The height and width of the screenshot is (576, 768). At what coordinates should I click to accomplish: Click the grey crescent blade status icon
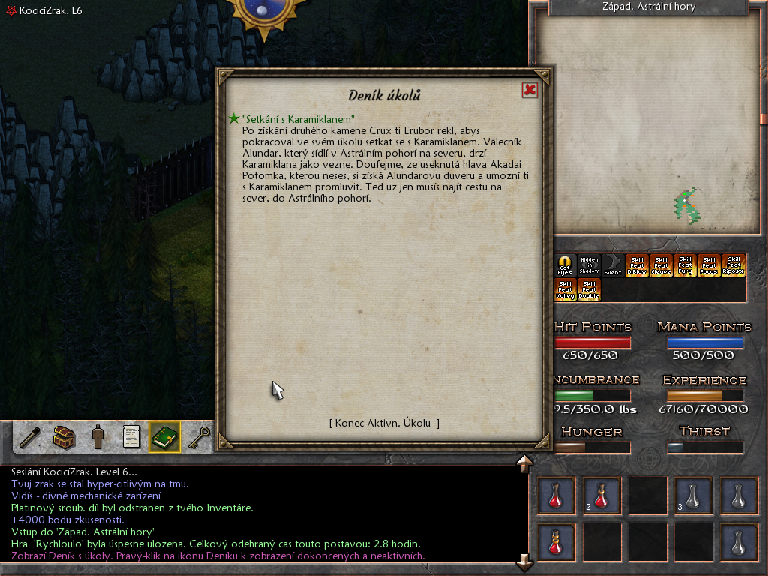611,265
